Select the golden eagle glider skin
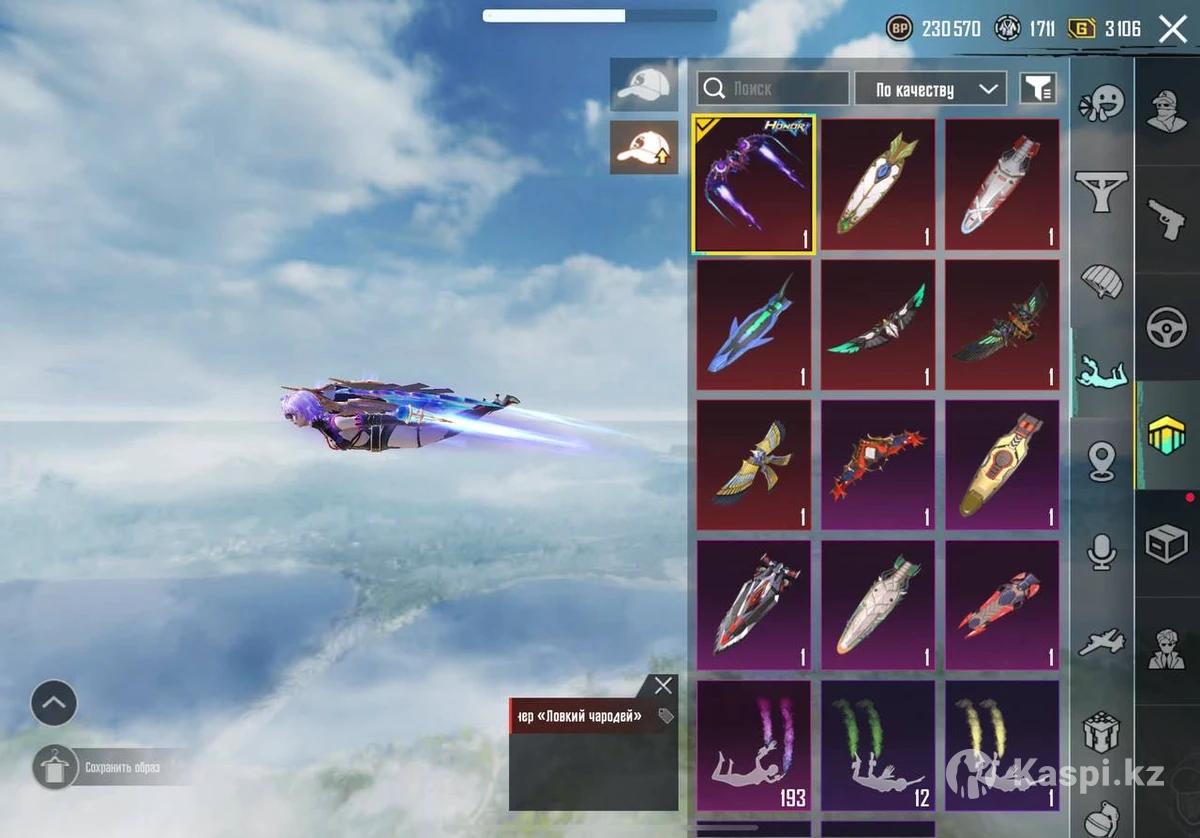 tap(754, 465)
